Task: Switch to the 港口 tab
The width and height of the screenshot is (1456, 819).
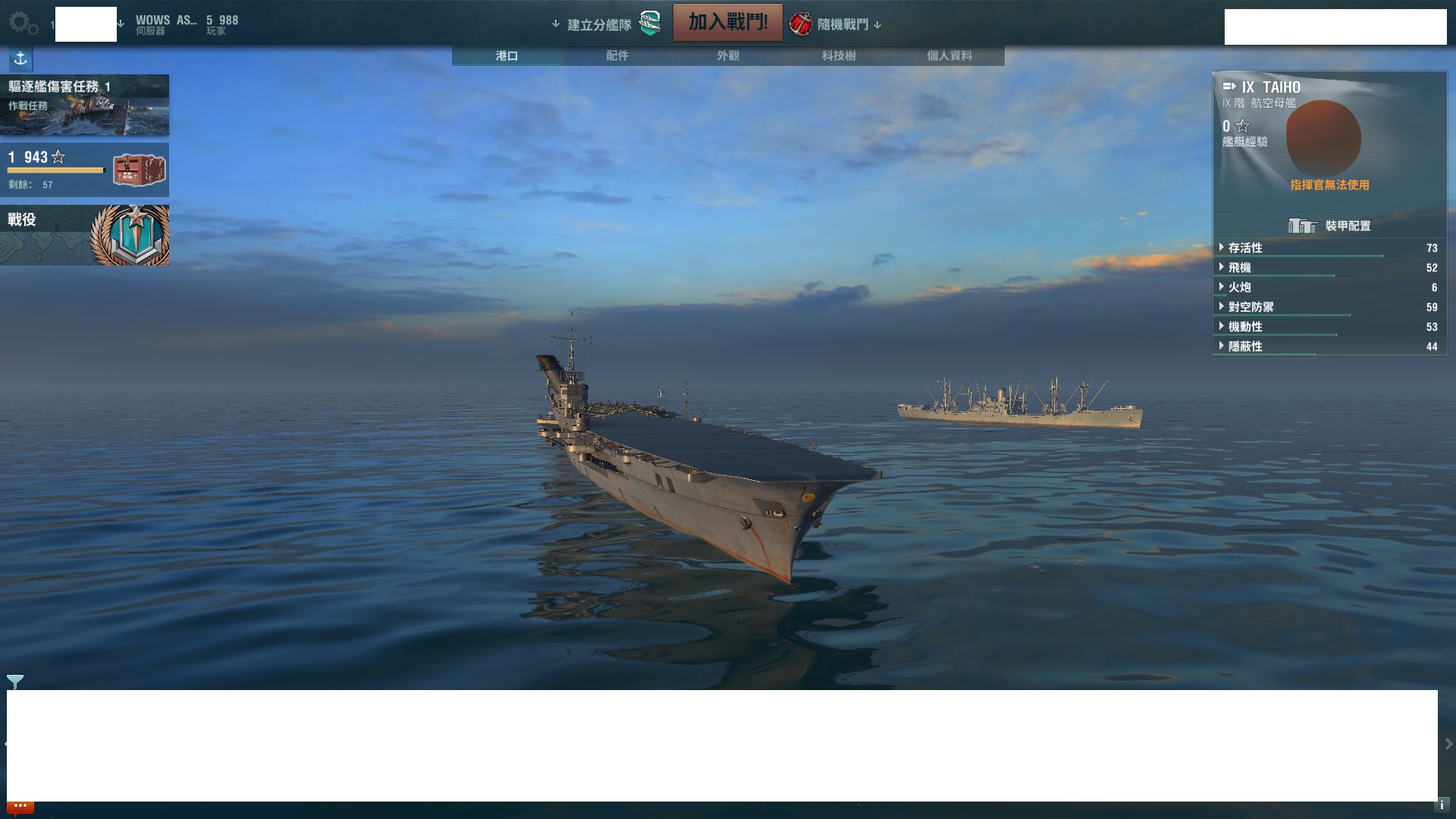Action: tap(507, 56)
